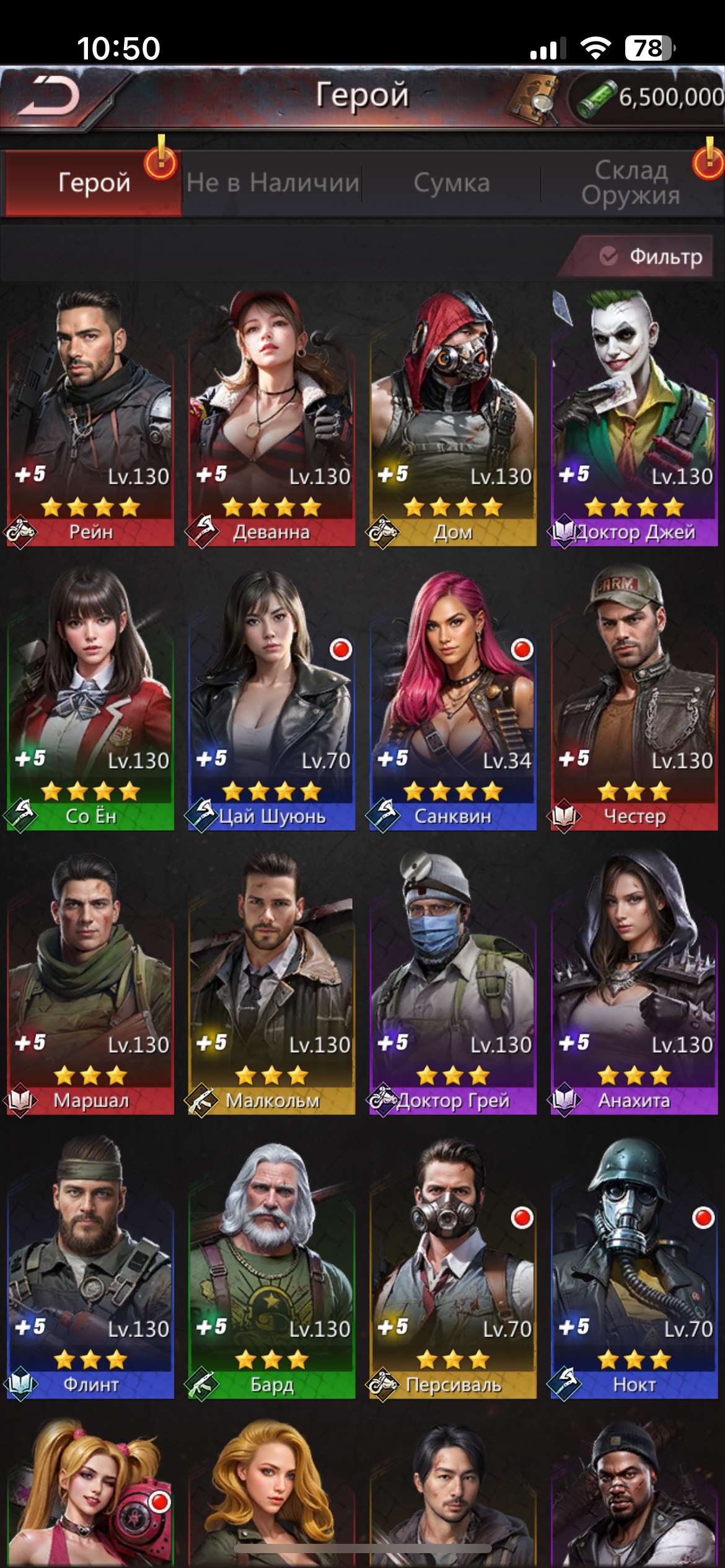Viewport: 725px width, 1568px height.
Task: Select the Малкольм hero card
Action: [271, 985]
